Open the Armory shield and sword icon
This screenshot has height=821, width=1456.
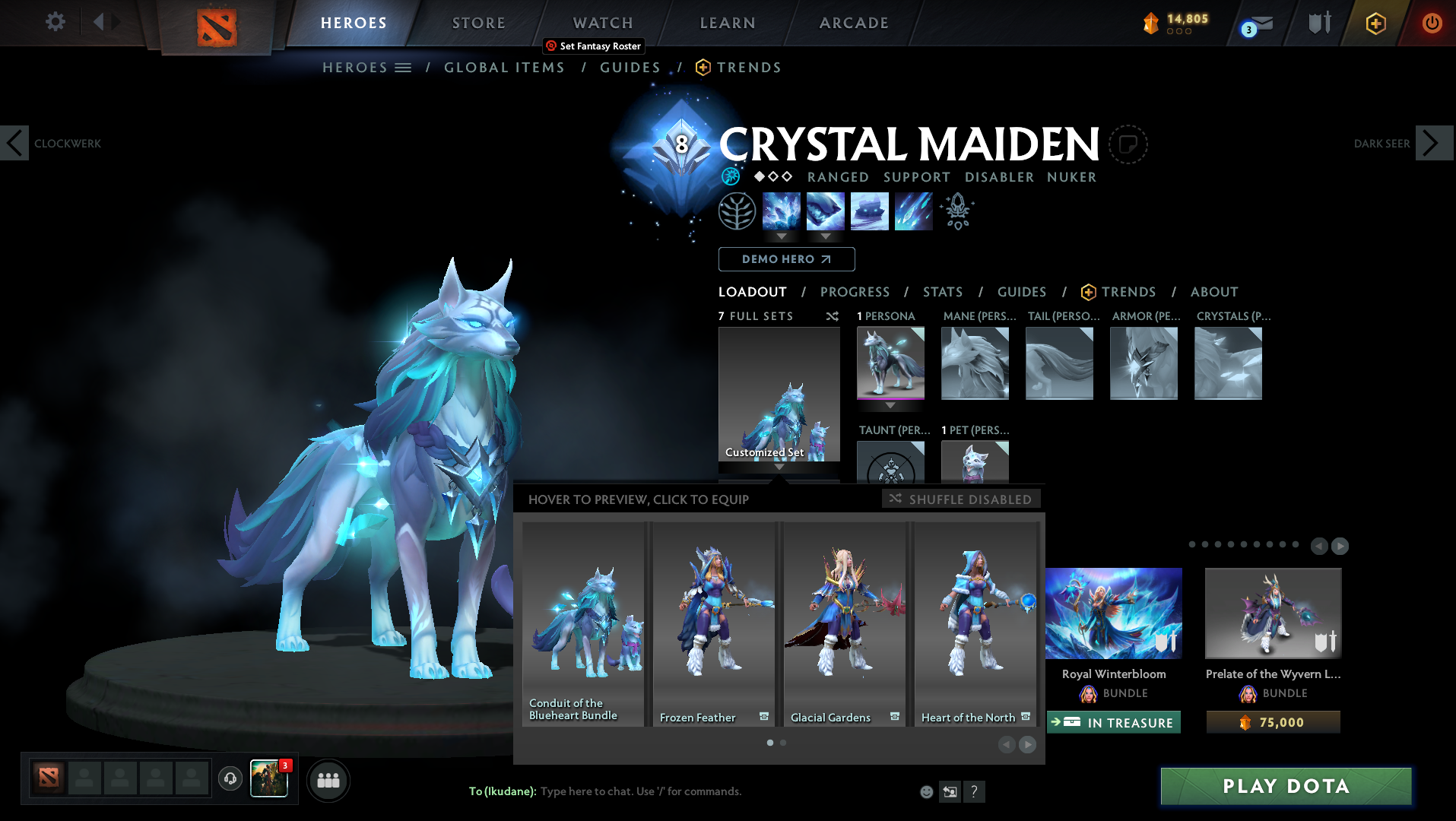click(1318, 24)
